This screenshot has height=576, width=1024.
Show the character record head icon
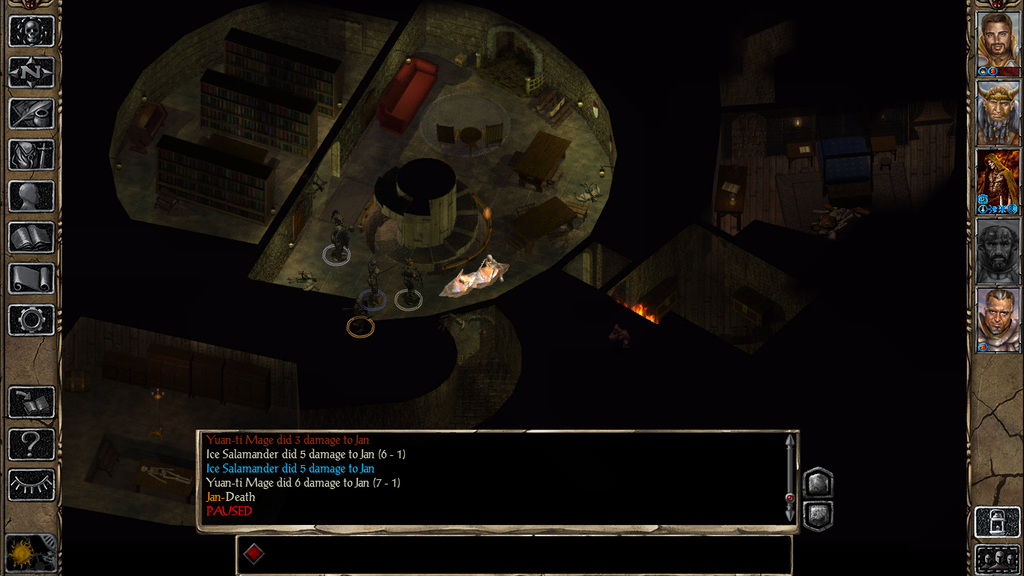pyautogui.click(x=31, y=196)
